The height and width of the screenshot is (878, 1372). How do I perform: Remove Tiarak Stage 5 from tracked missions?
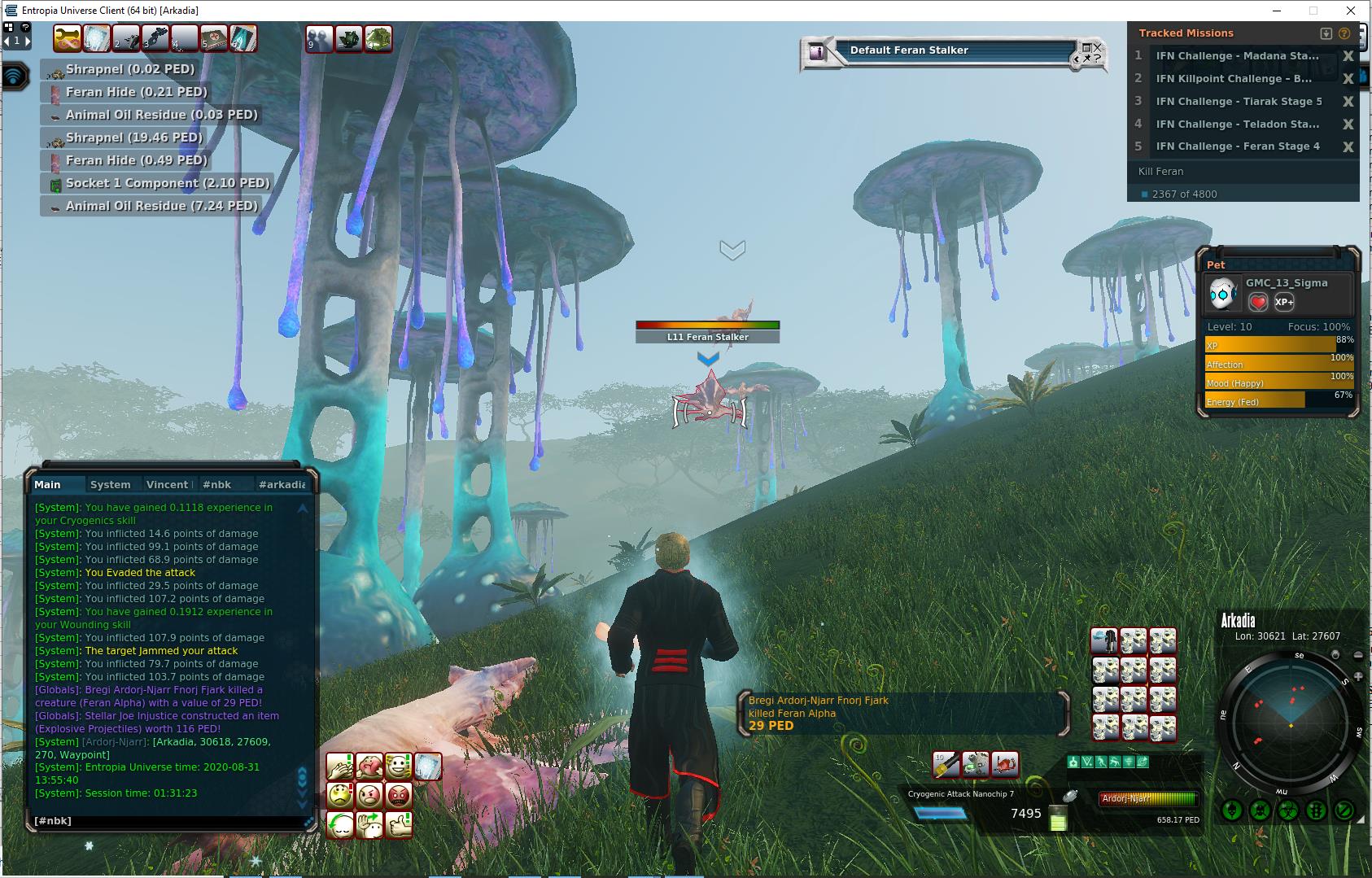click(1348, 102)
